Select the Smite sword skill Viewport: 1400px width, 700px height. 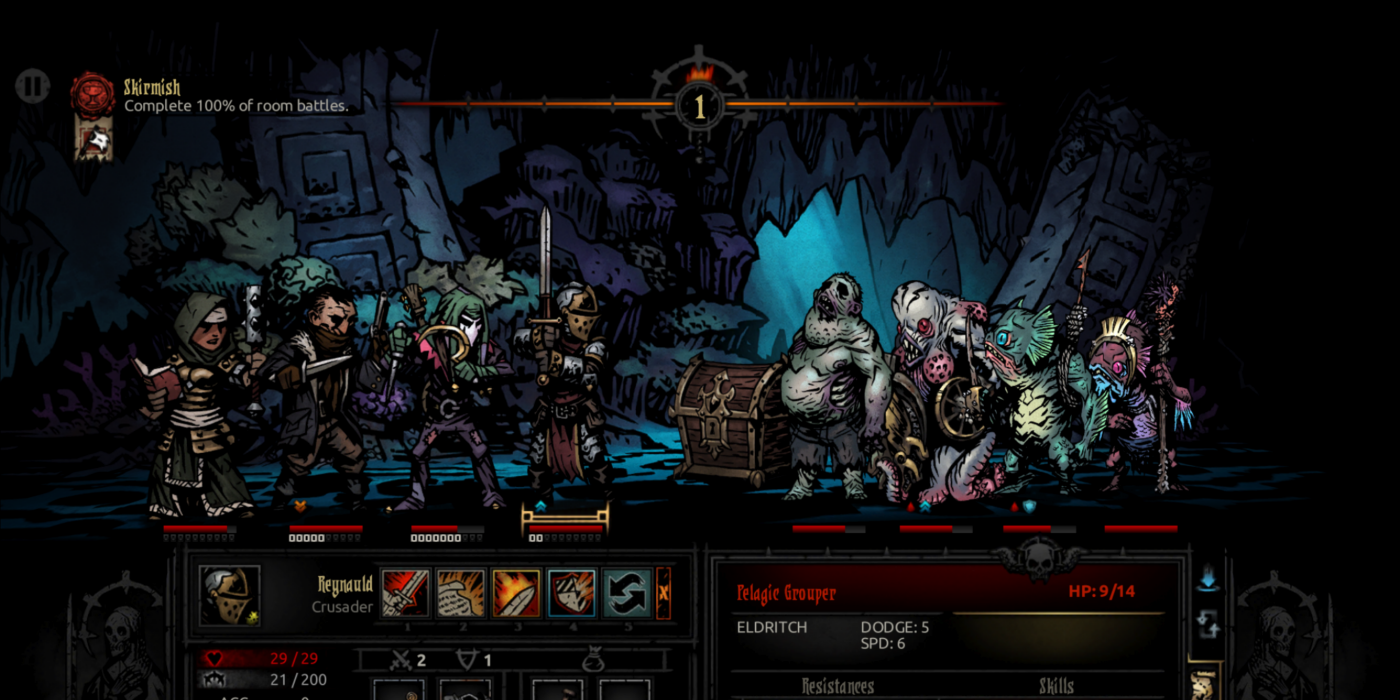tap(405, 593)
